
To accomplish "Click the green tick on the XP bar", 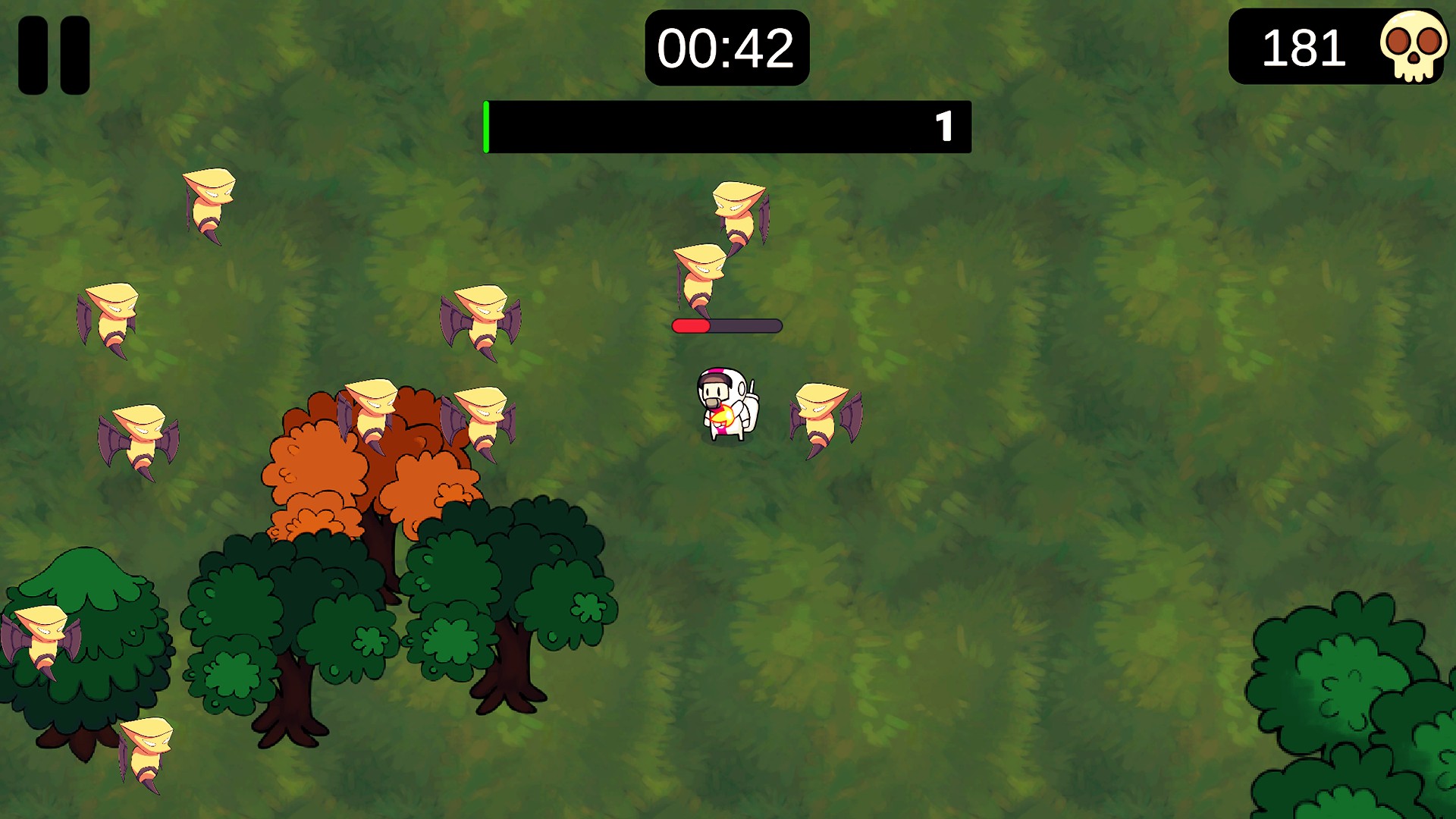I will (x=486, y=124).
